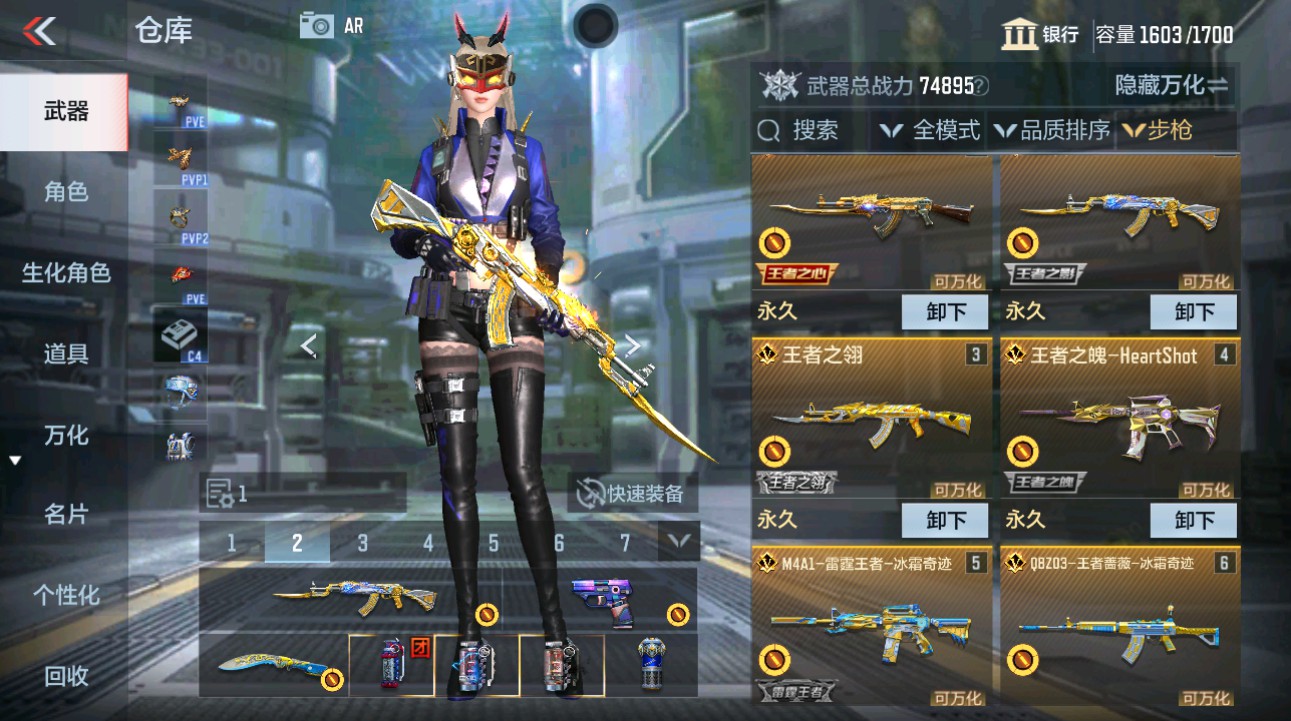The height and width of the screenshot is (721, 1291).
Task: Select the PVP1 weapon preset icon
Action: point(180,160)
